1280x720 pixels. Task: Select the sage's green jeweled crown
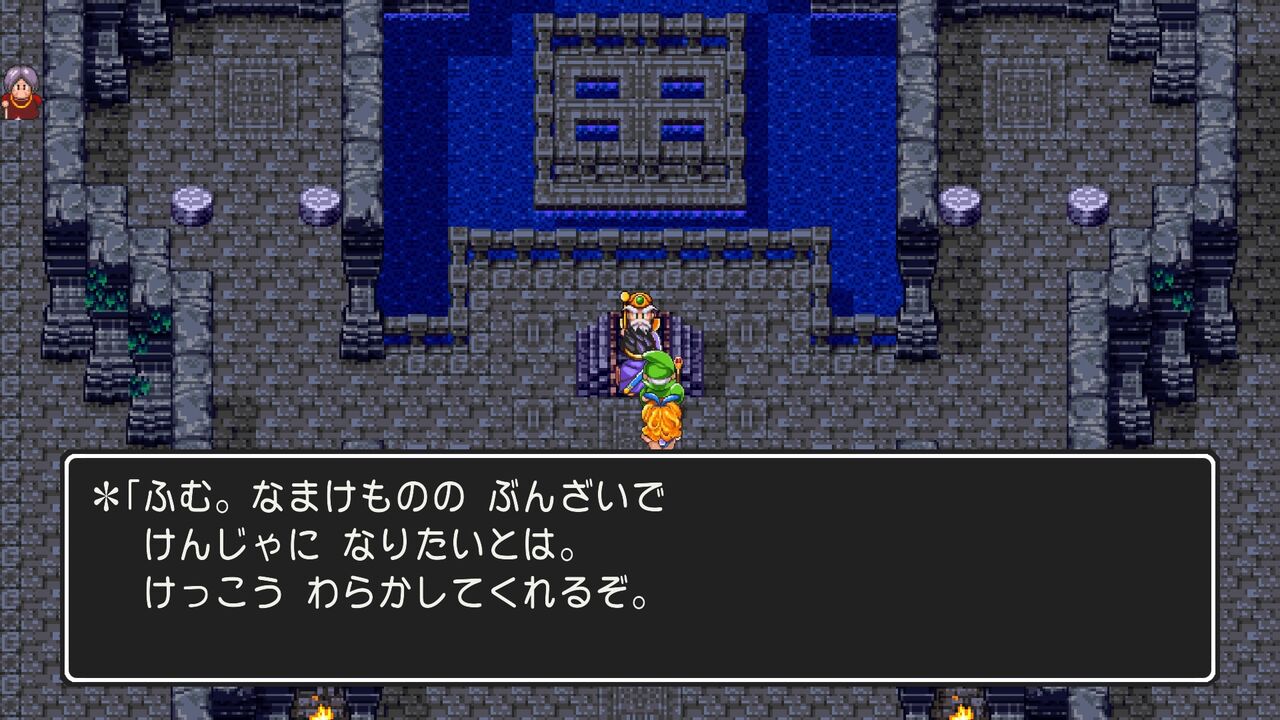639,300
